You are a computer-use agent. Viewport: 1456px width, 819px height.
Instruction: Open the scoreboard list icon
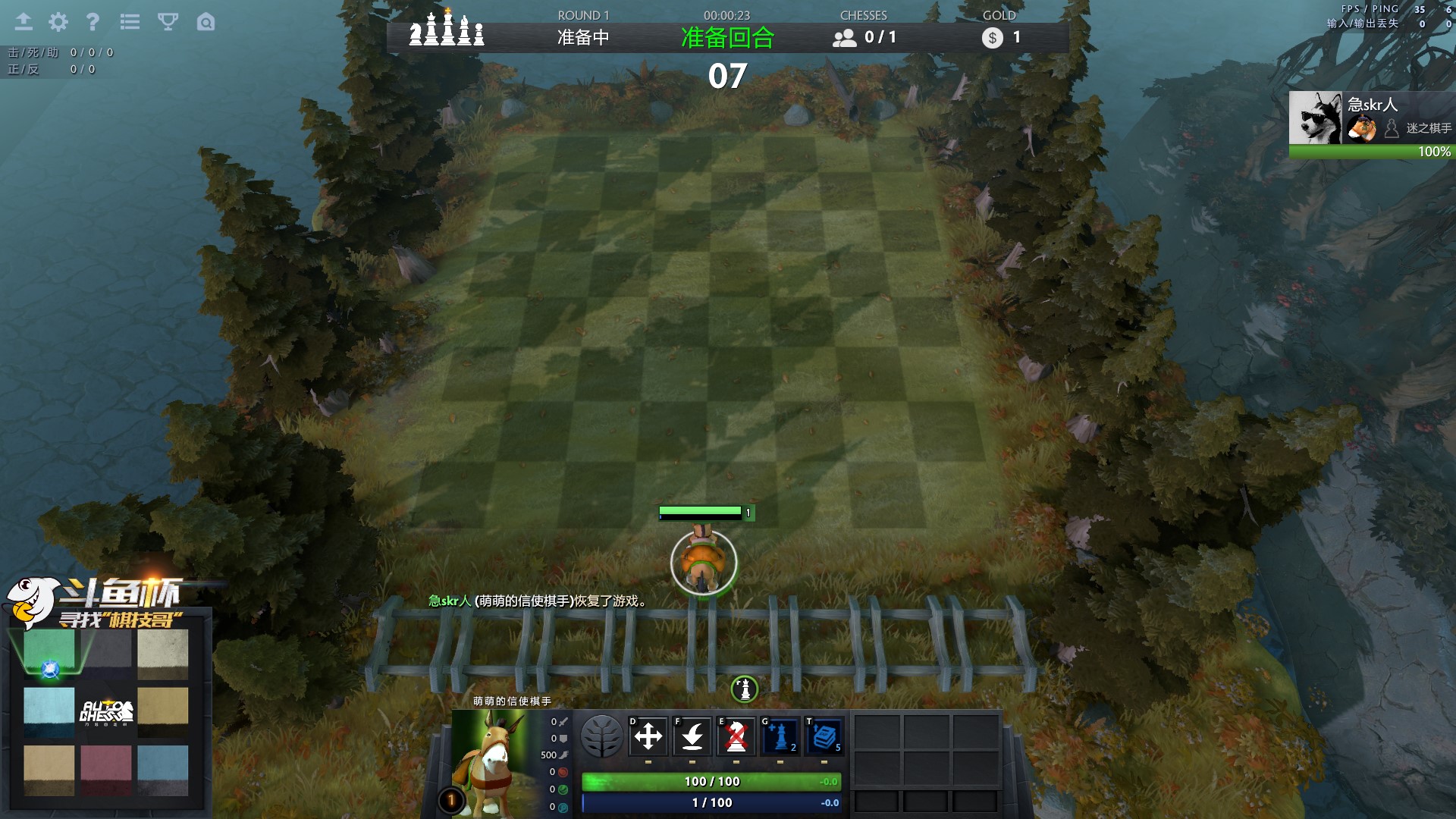point(130,22)
